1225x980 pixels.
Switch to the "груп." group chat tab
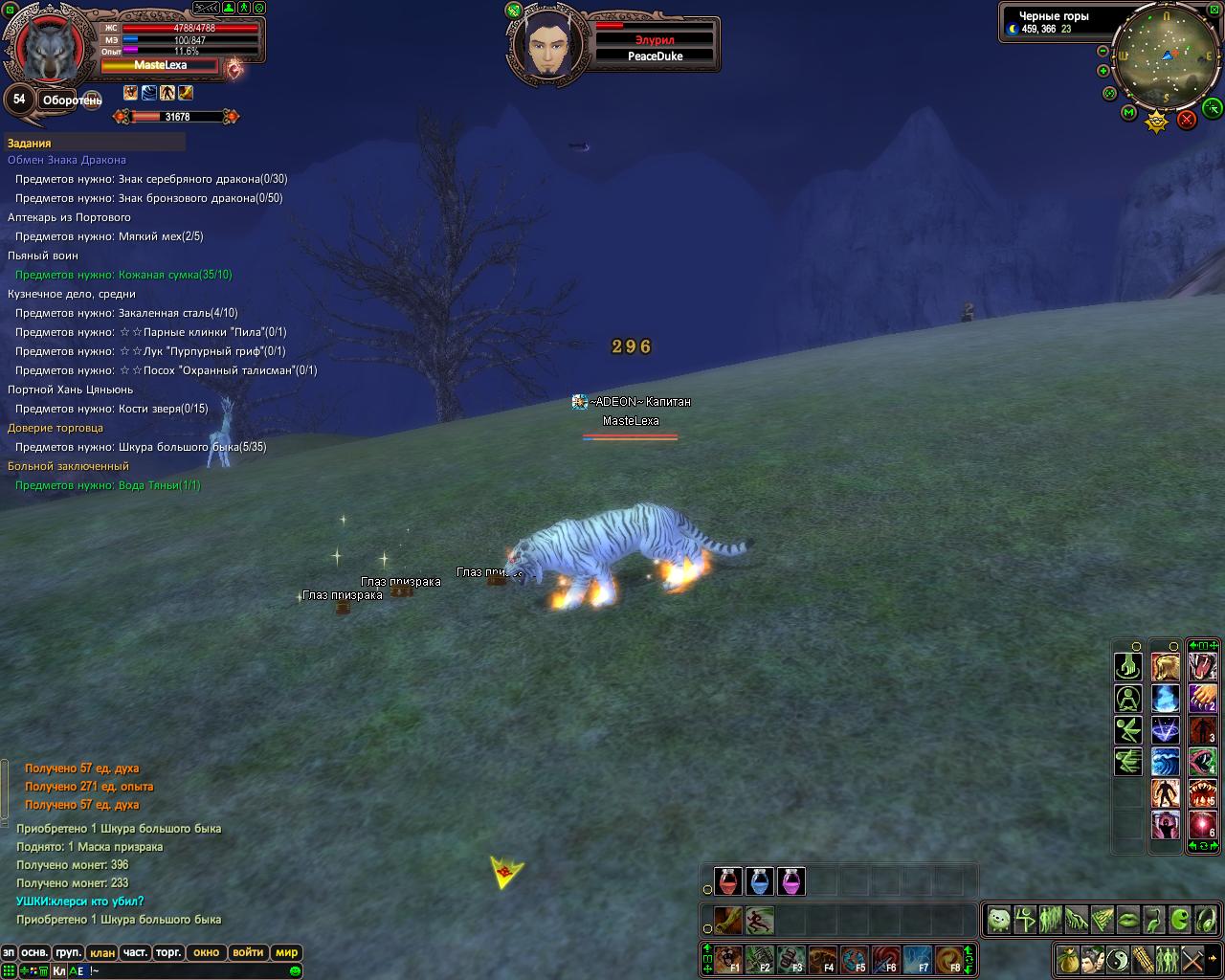[x=68, y=952]
